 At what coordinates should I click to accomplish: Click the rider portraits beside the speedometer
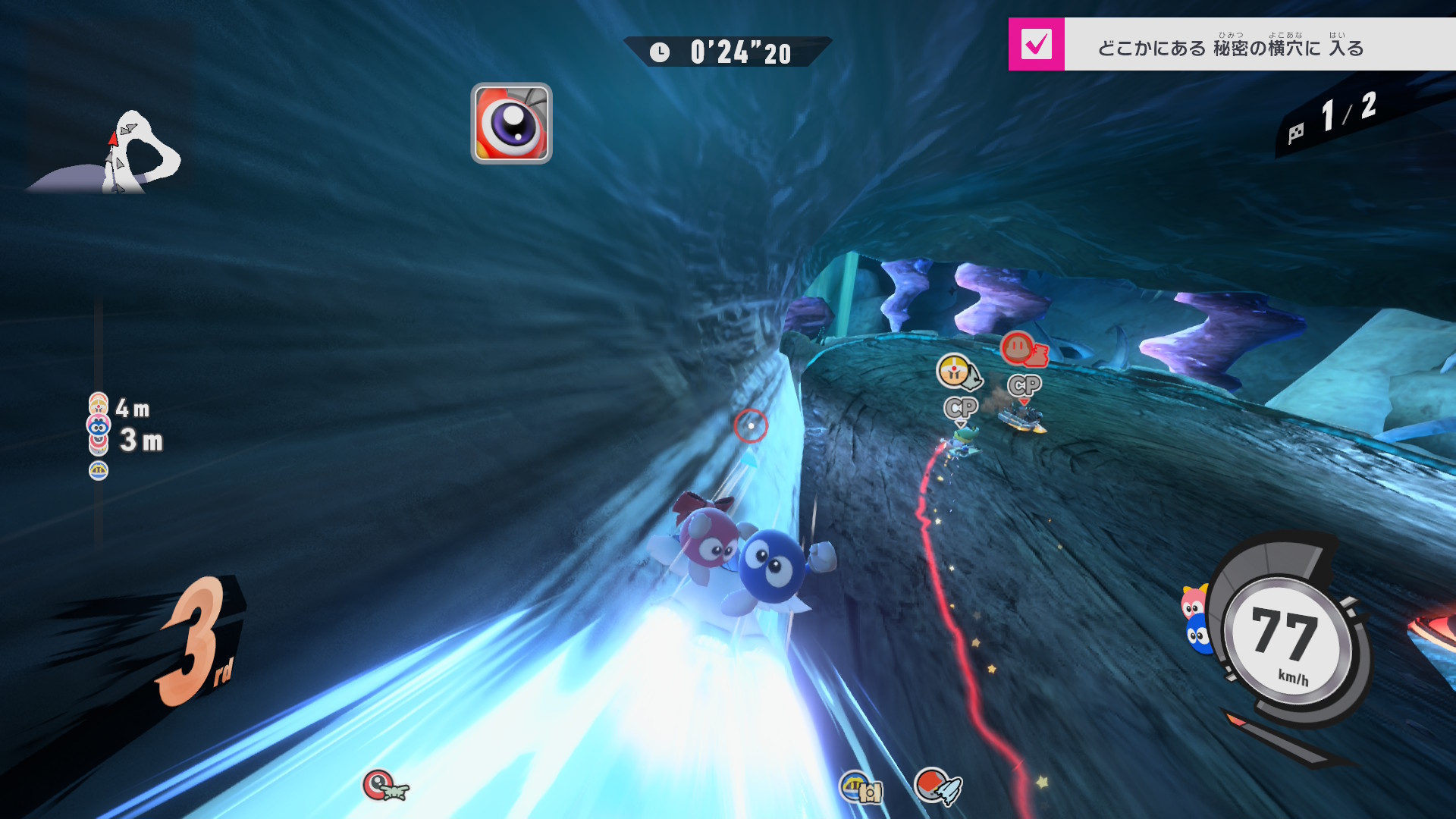pos(1196,620)
